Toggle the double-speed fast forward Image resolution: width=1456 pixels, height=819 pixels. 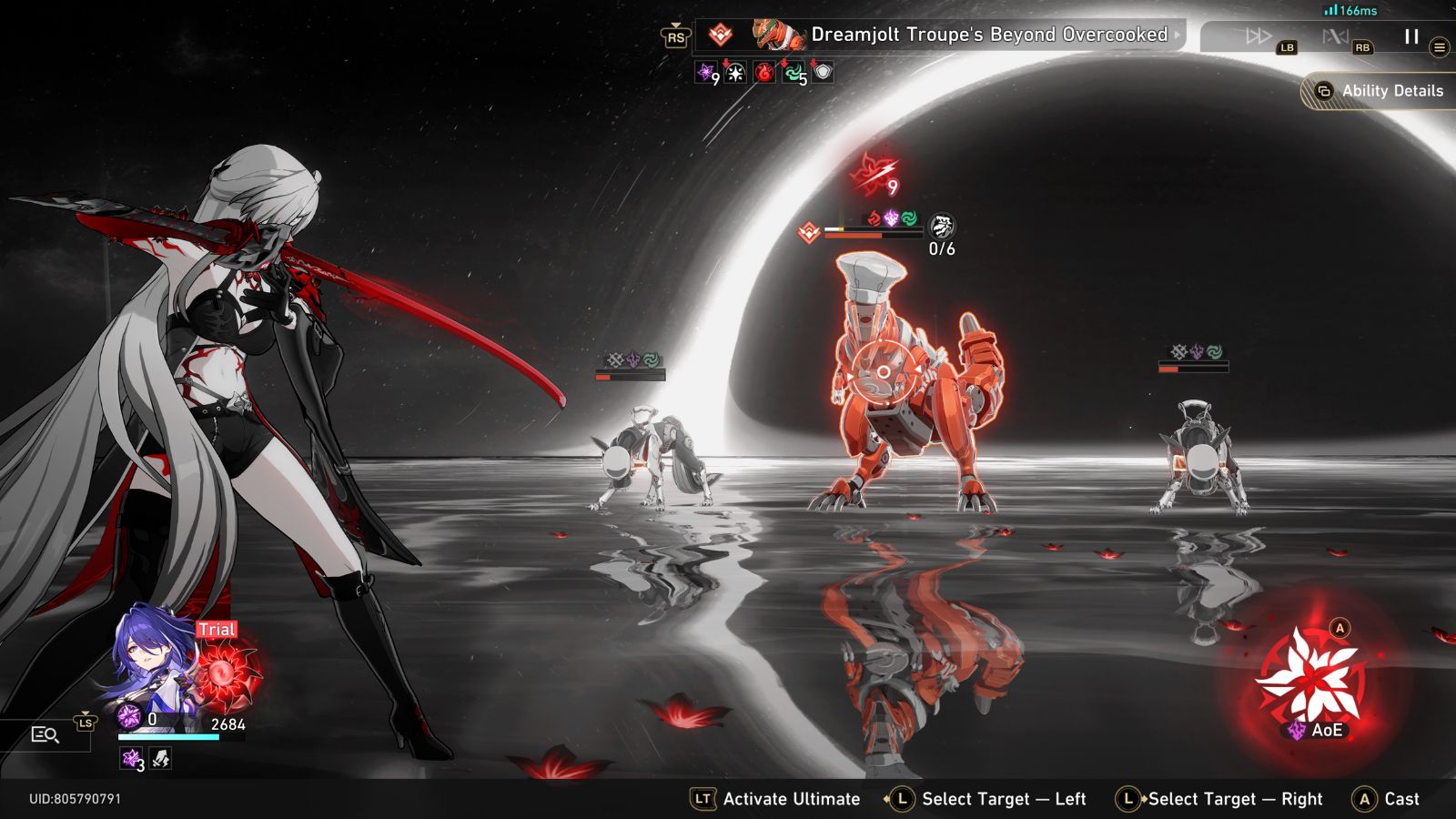coord(1259,36)
